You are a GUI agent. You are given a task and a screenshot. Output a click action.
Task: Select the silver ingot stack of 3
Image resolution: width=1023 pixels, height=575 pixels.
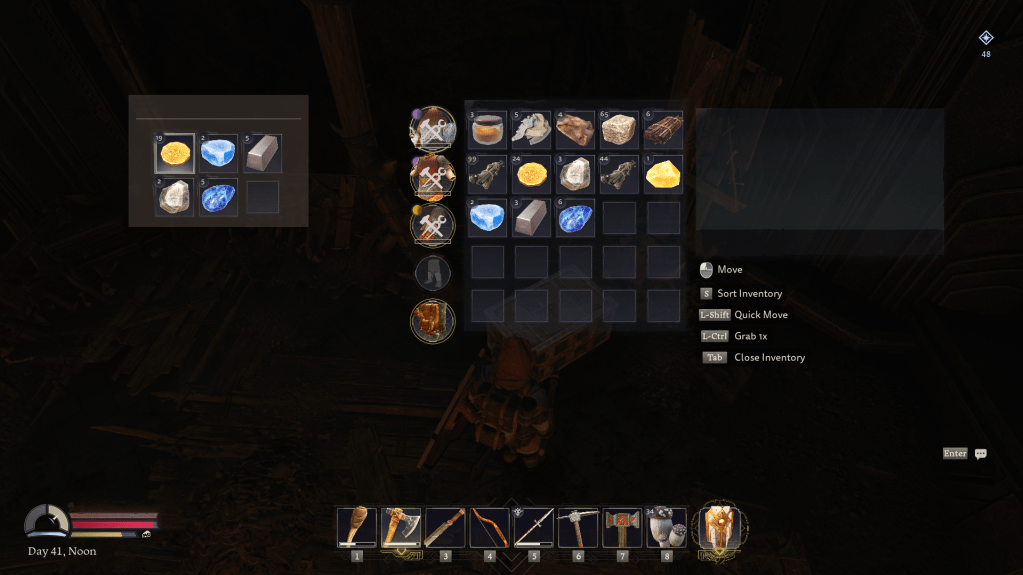[x=531, y=218]
